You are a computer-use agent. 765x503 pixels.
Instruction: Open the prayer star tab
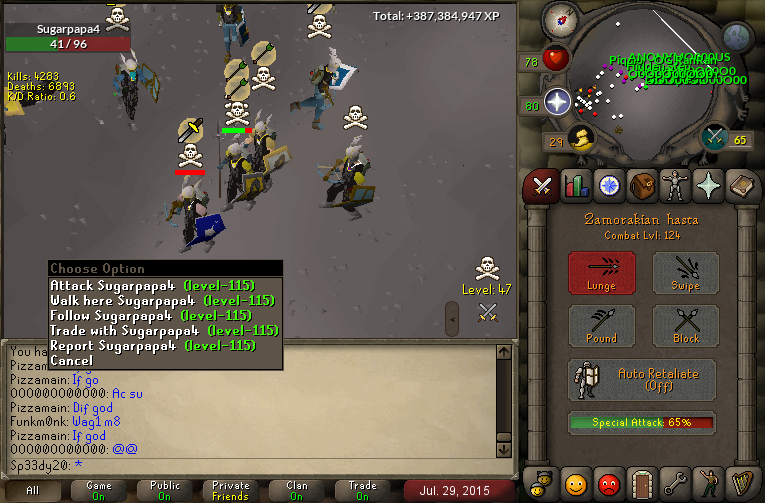point(706,185)
